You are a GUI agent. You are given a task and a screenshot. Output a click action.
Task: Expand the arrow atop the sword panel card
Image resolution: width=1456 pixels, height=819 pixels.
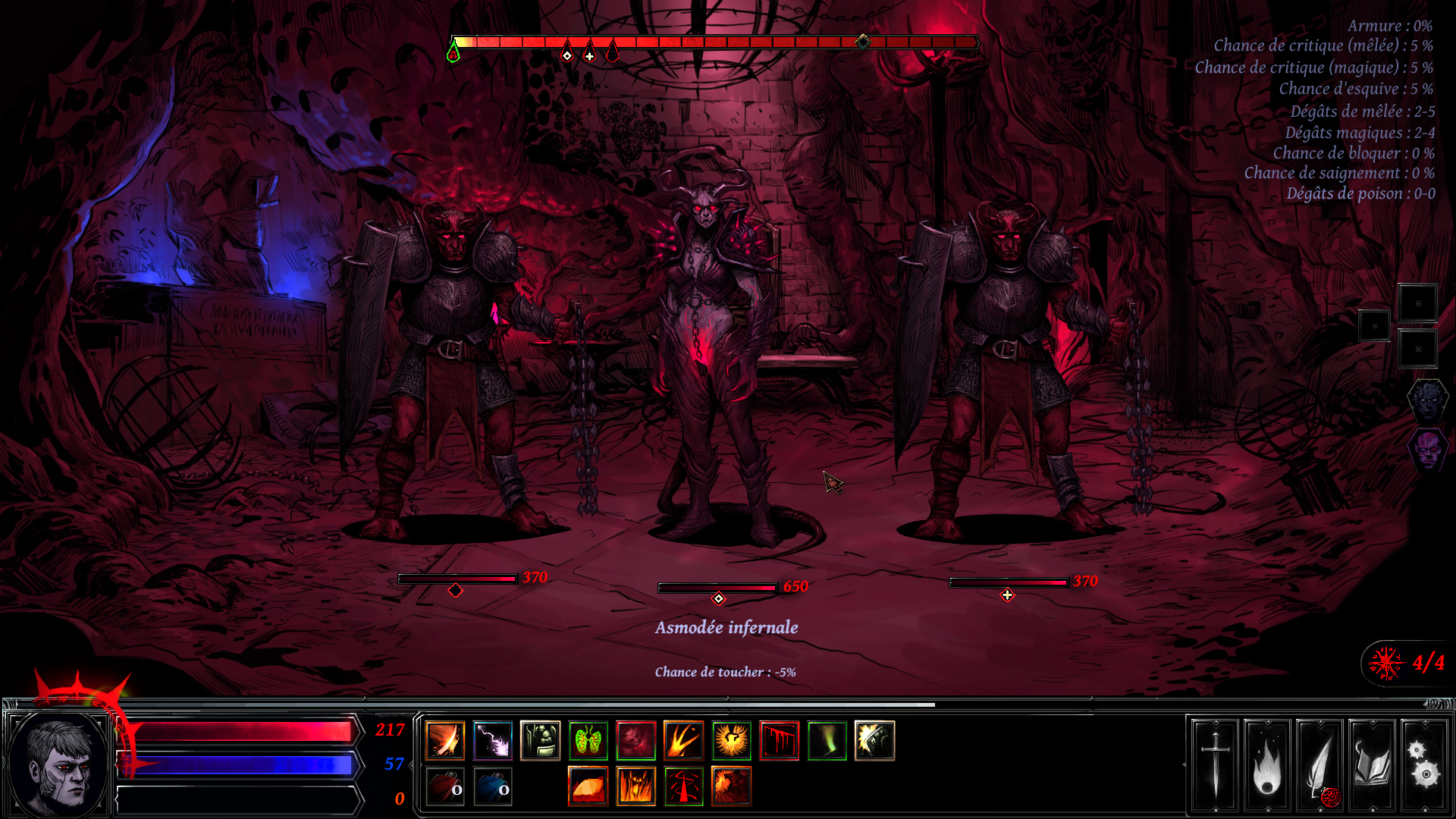coord(1216,722)
